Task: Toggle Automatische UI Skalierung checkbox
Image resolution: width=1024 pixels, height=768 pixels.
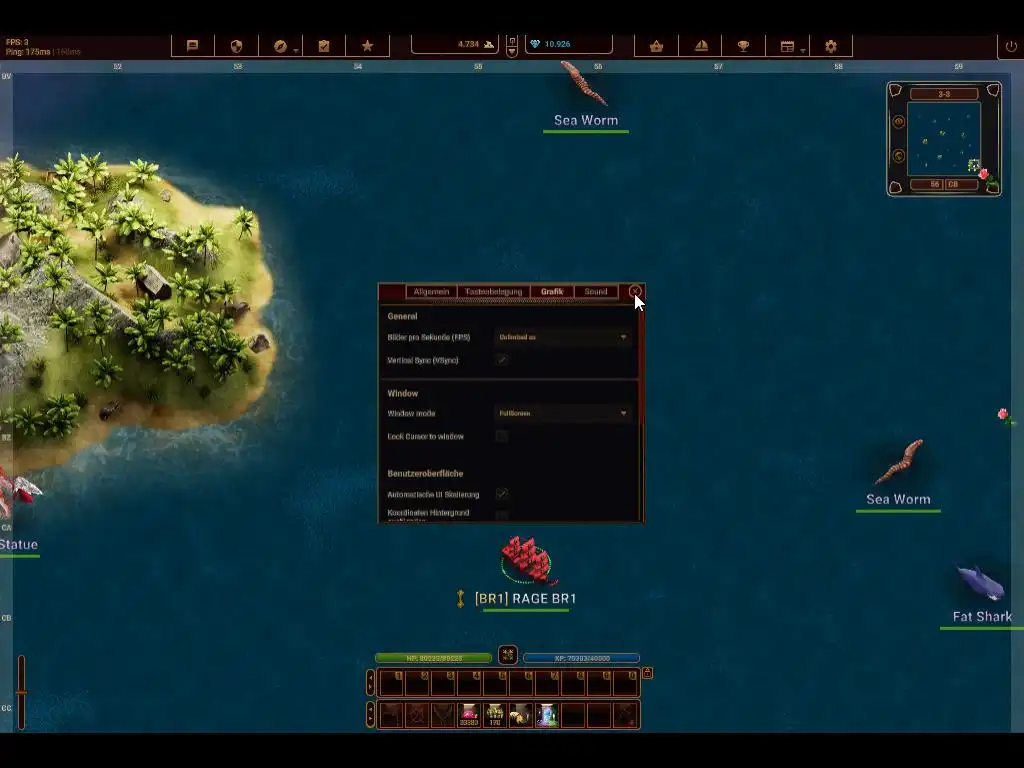Action: tap(502, 494)
